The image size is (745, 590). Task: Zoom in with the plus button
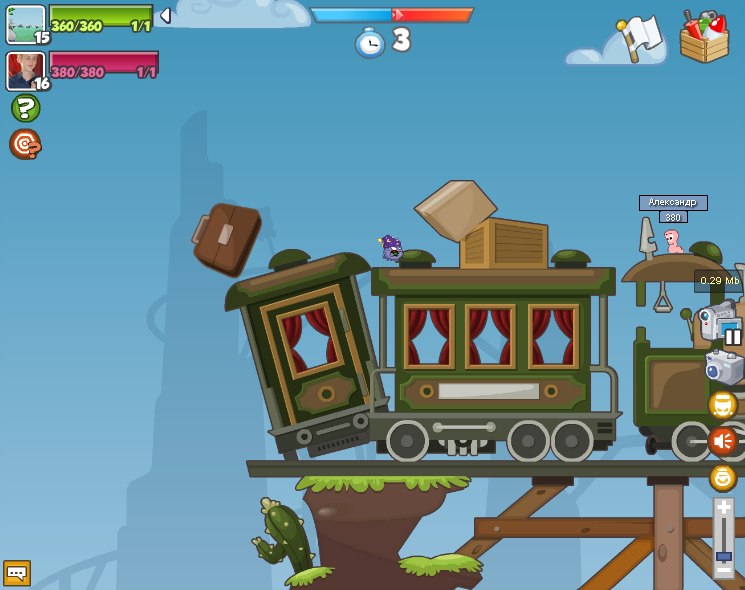pyautogui.click(x=723, y=508)
